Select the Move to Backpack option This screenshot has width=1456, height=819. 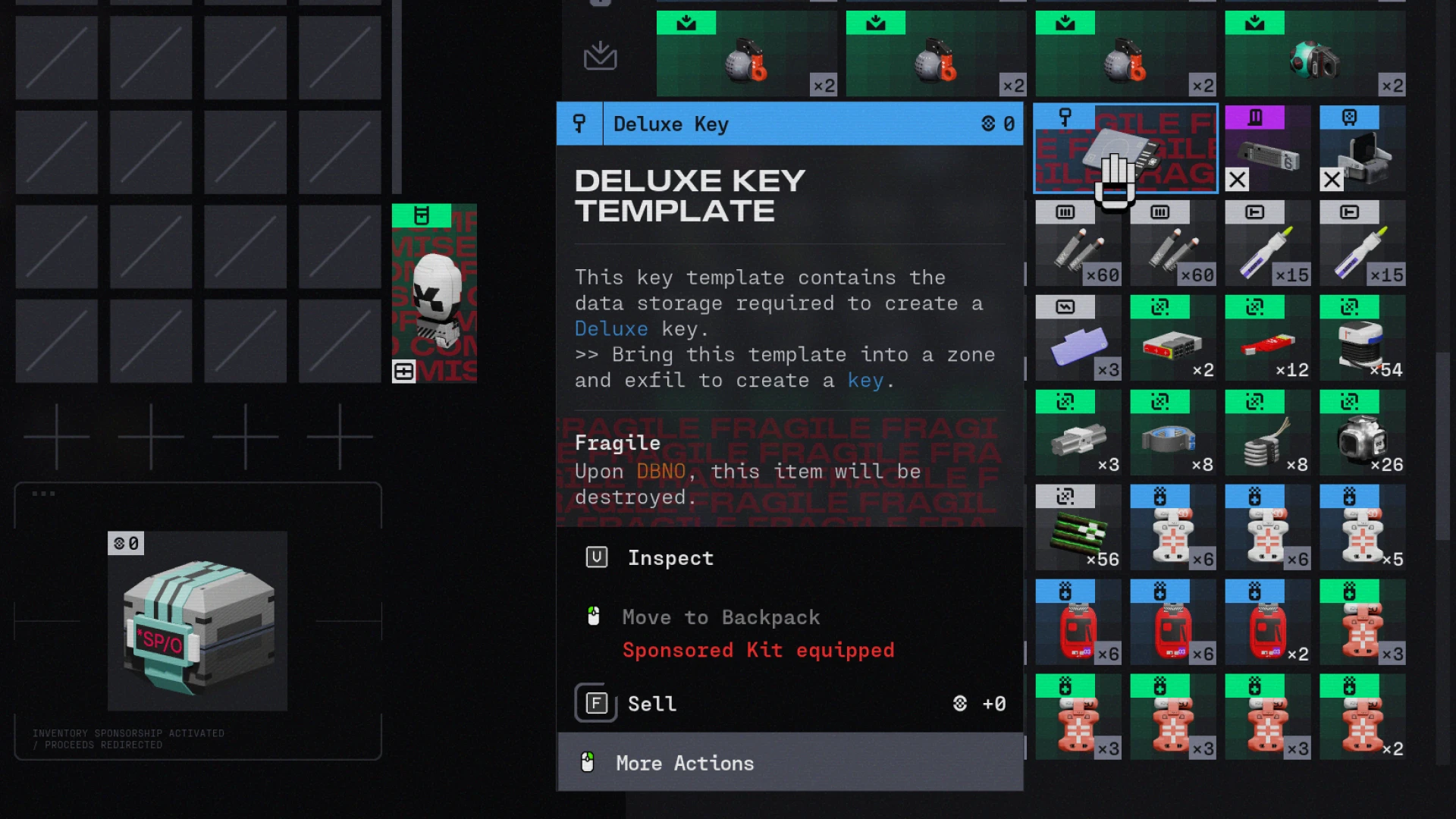pyautogui.click(x=720, y=617)
